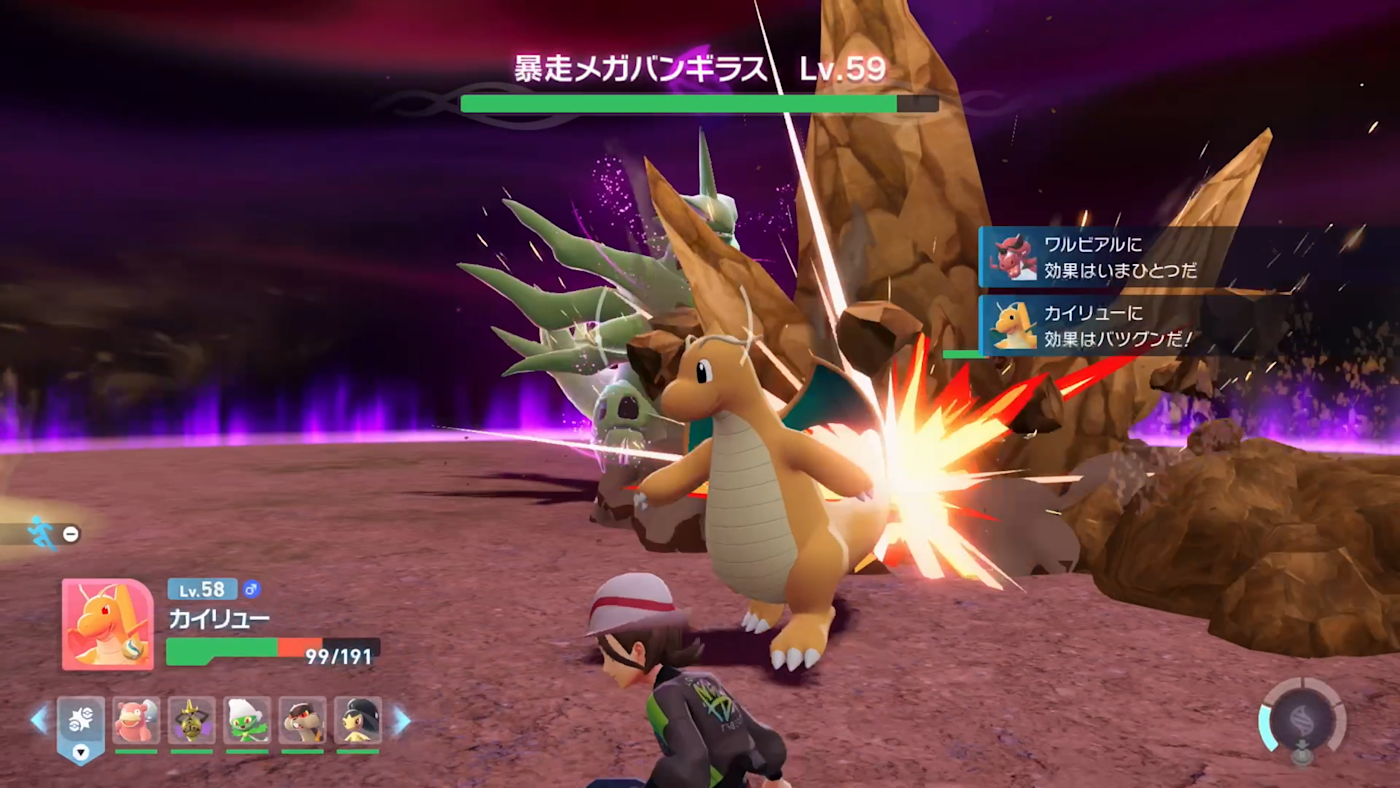Switch to Roserade in the party bar
The height and width of the screenshot is (788, 1400).
pyautogui.click(x=247, y=720)
